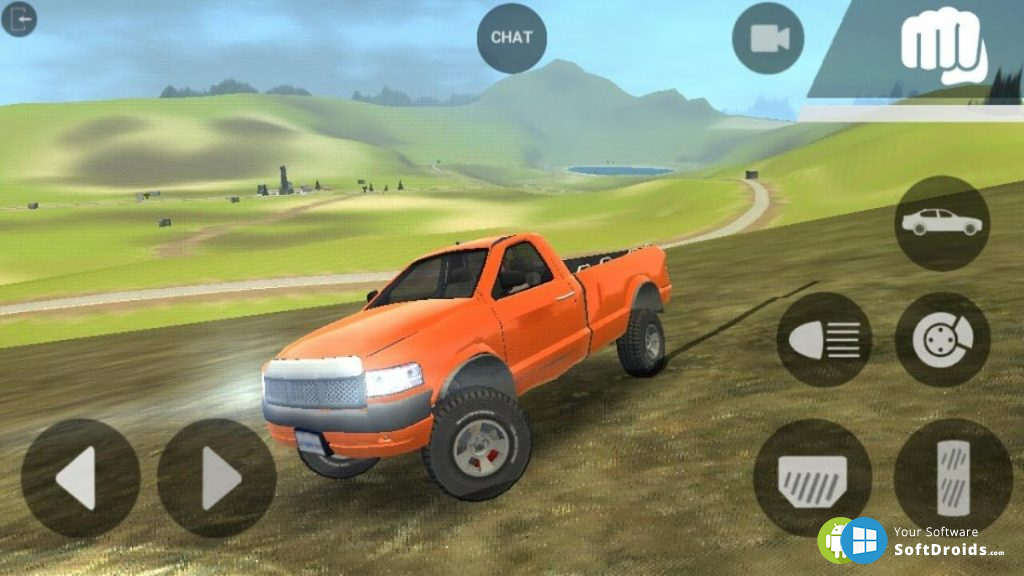
Task: Steer left with the left arrow button
Action: pyautogui.click(x=80, y=478)
